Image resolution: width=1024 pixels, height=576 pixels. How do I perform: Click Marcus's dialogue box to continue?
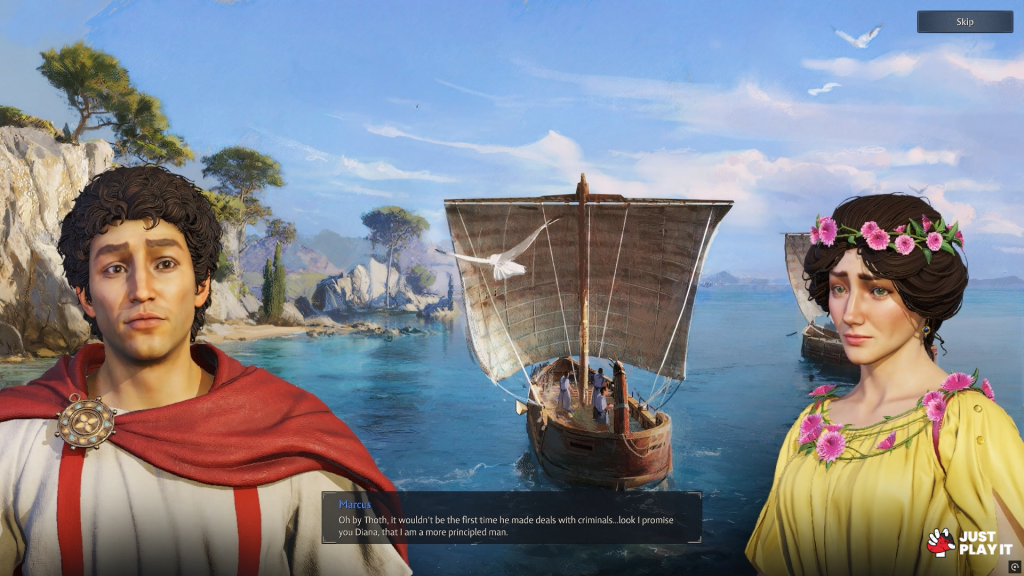[x=511, y=517]
